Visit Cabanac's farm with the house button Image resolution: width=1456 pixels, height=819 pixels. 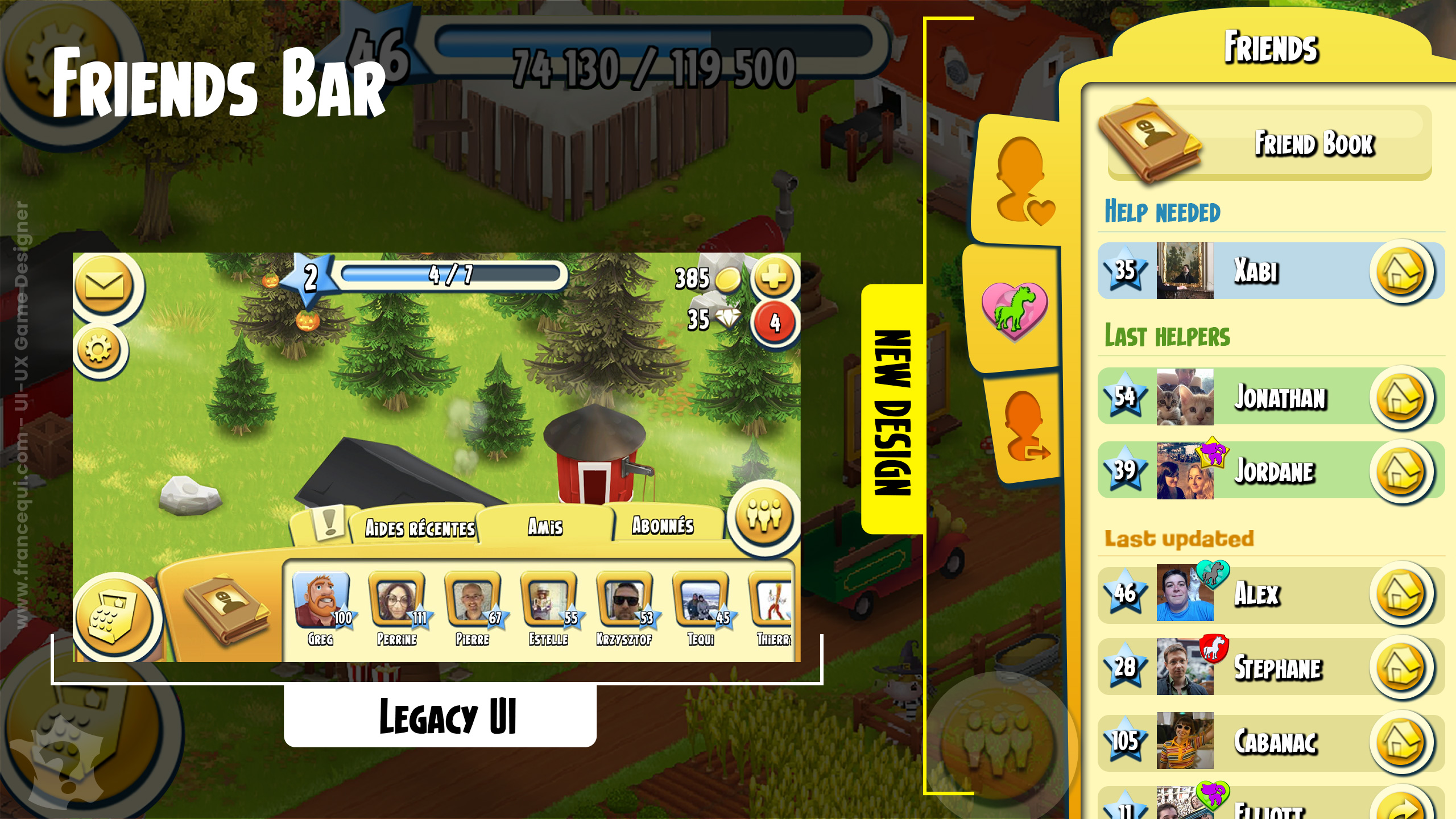coord(1401,742)
